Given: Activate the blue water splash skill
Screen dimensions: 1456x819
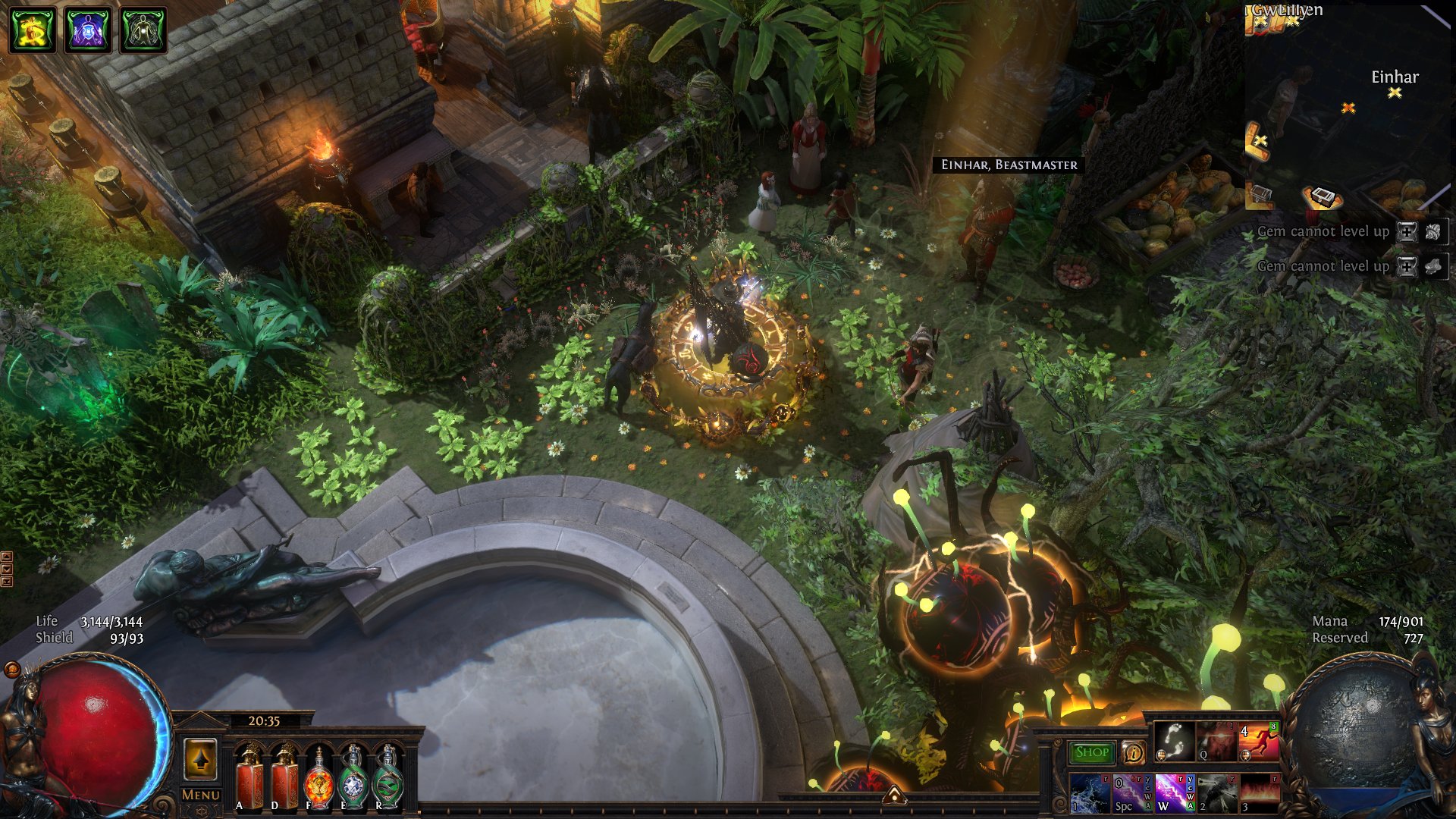Looking at the screenshot, I should click(1089, 793).
